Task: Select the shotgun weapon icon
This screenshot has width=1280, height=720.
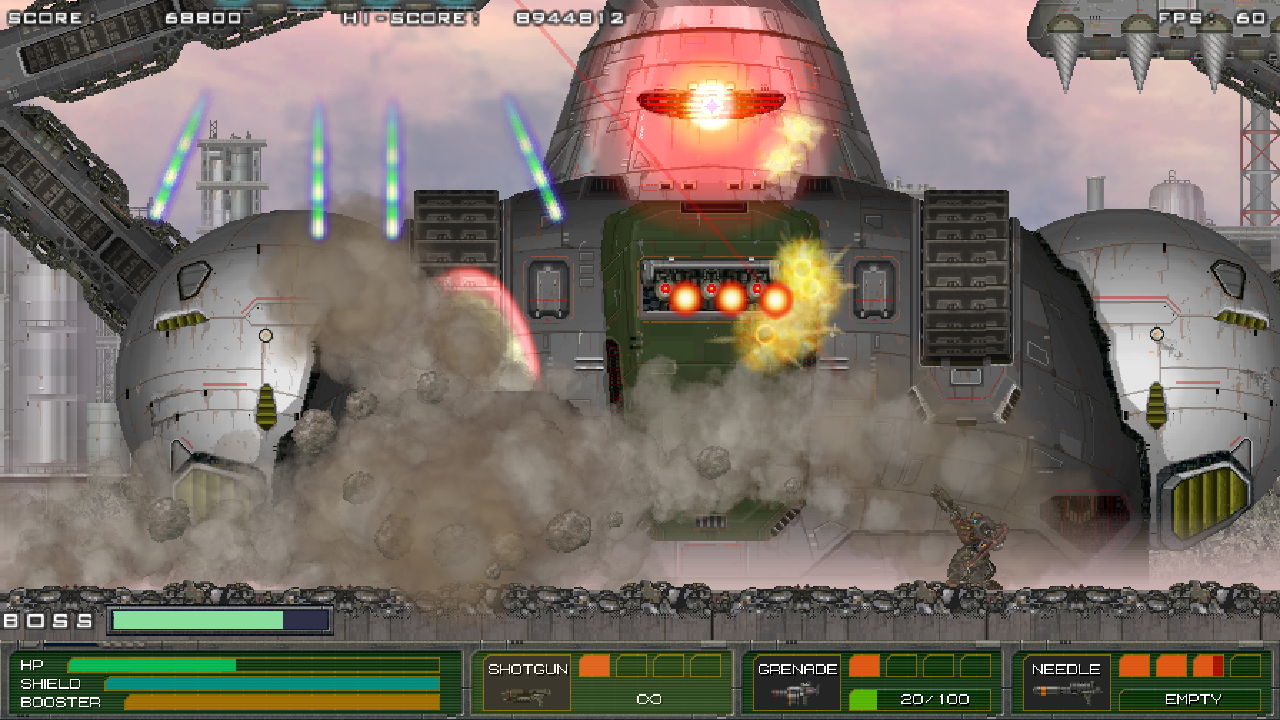Action: (x=527, y=696)
